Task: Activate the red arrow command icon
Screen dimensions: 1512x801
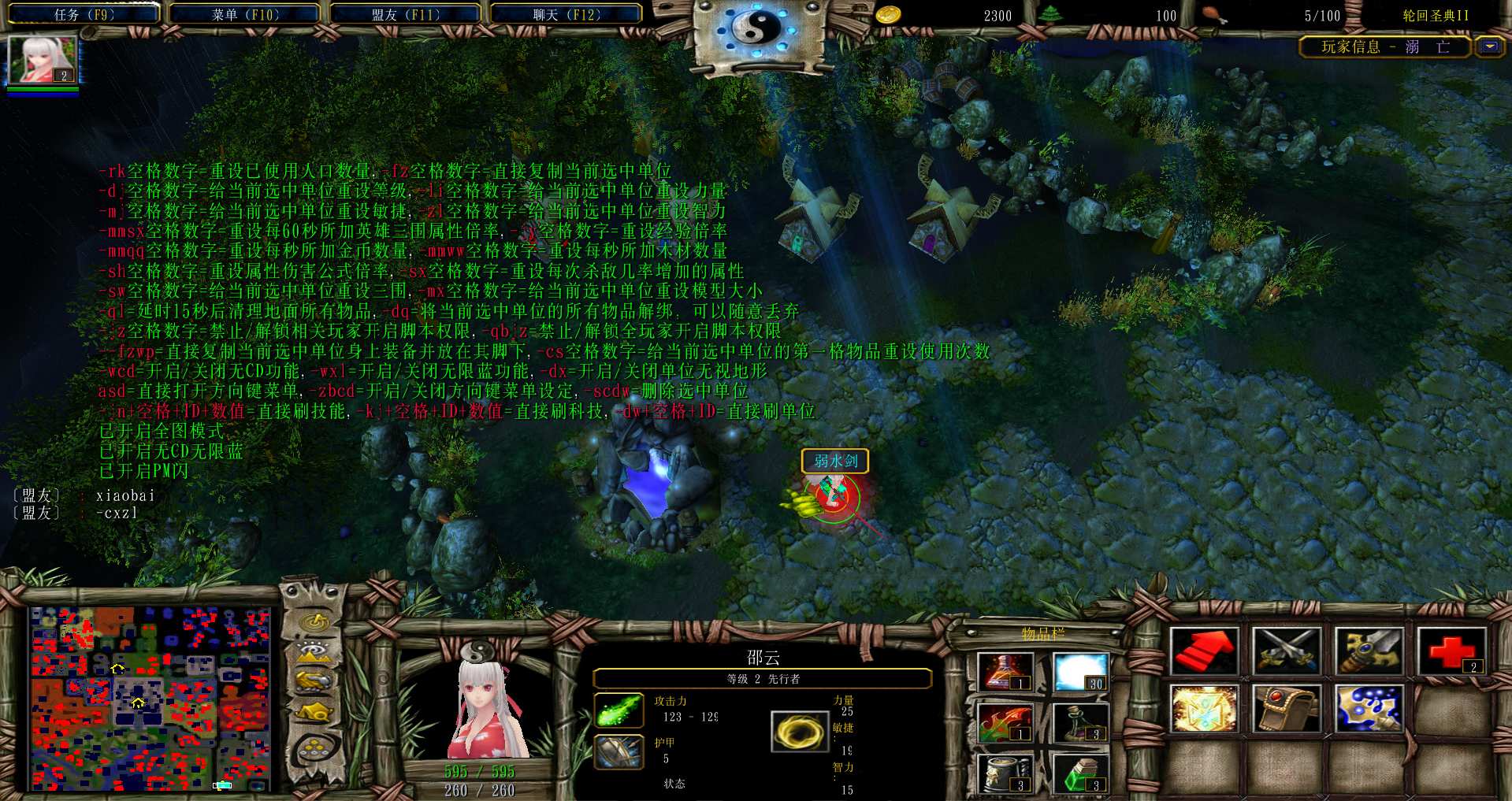Action: (1204, 651)
